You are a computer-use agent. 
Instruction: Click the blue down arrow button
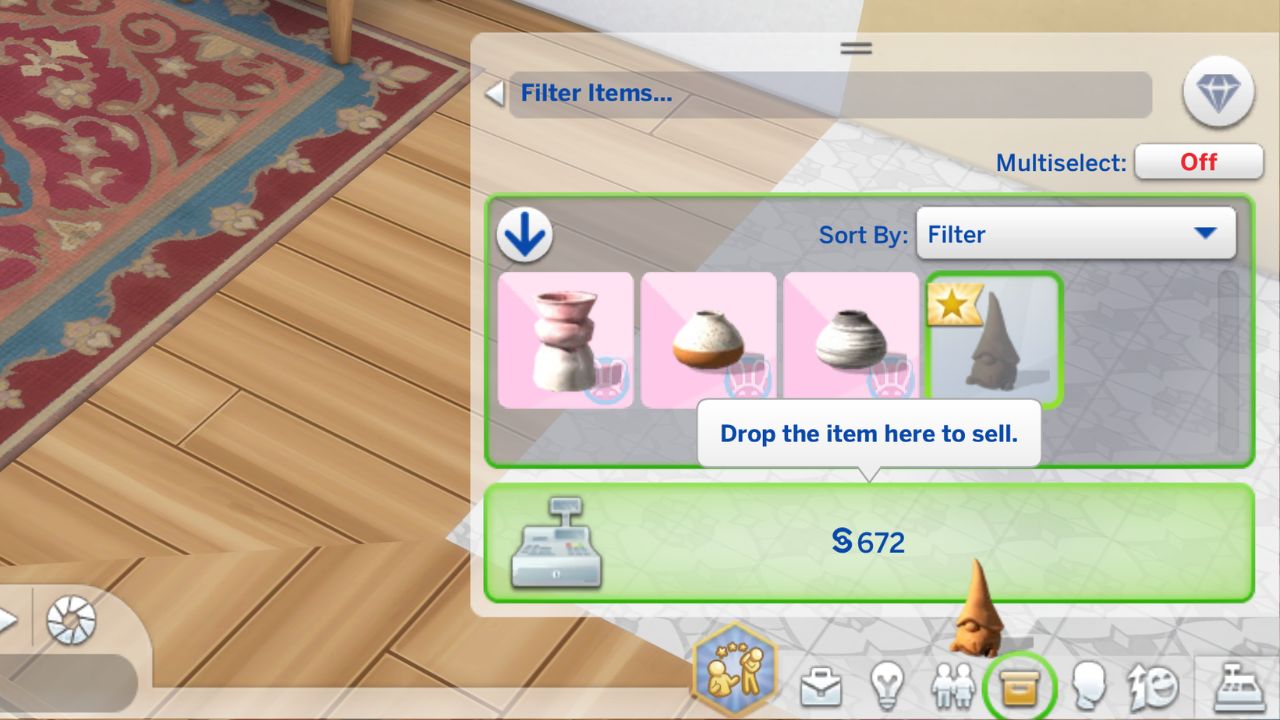click(x=524, y=232)
